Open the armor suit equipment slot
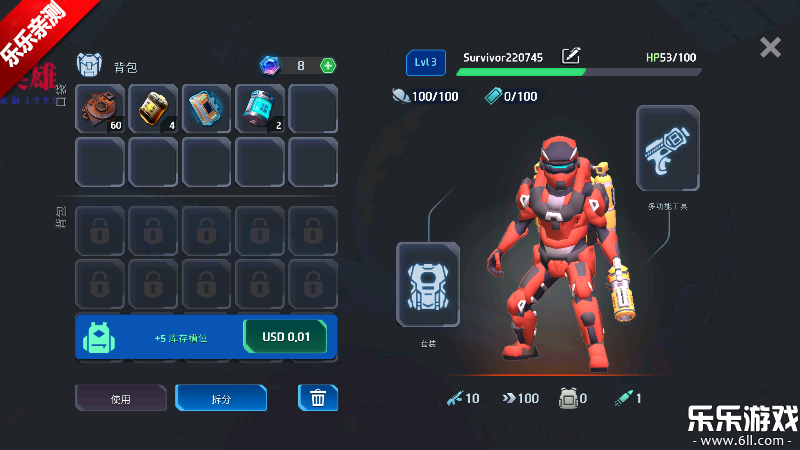800x450 pixels. click(428, 284)
